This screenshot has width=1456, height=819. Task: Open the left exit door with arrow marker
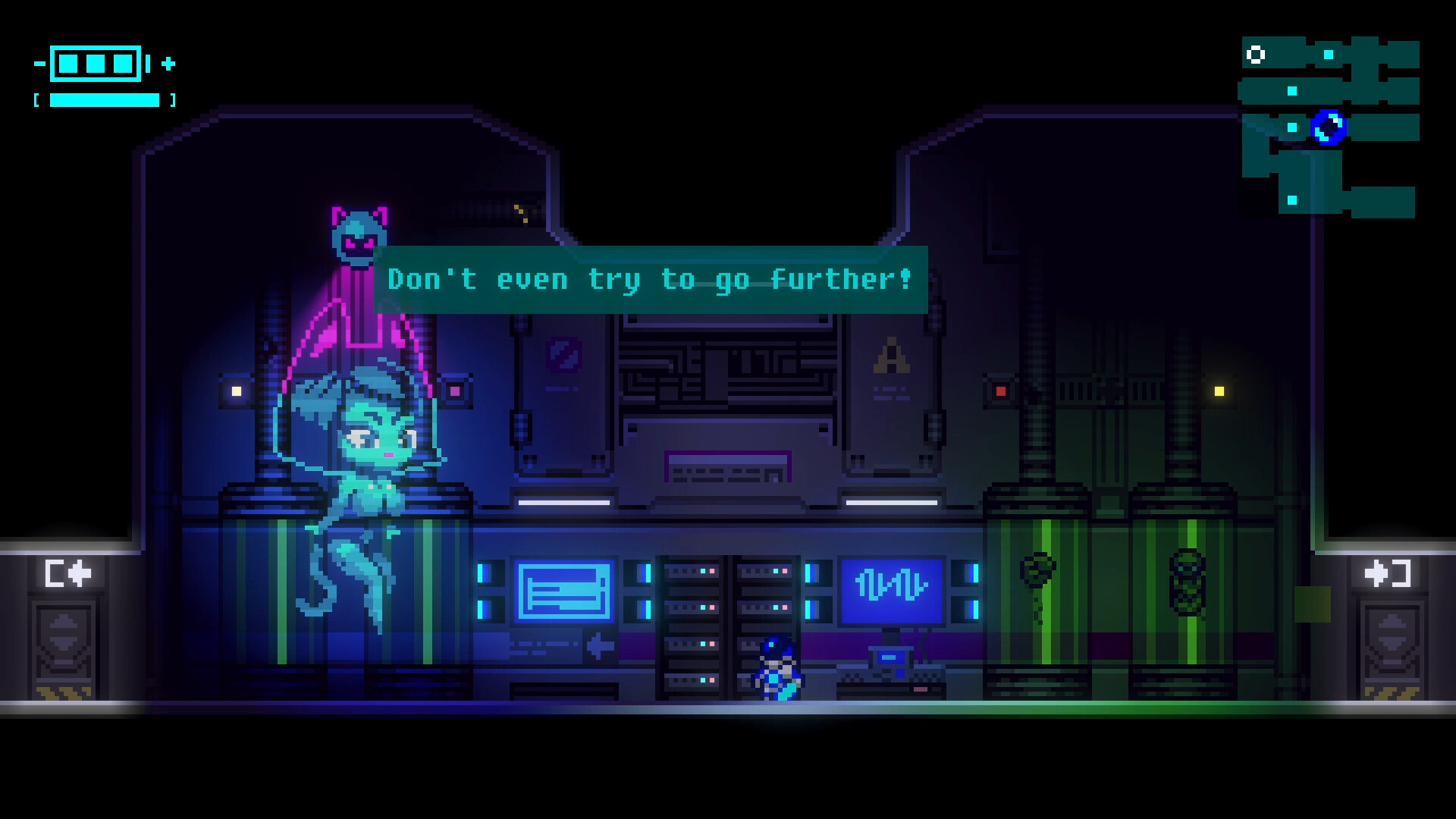point(64,645)
